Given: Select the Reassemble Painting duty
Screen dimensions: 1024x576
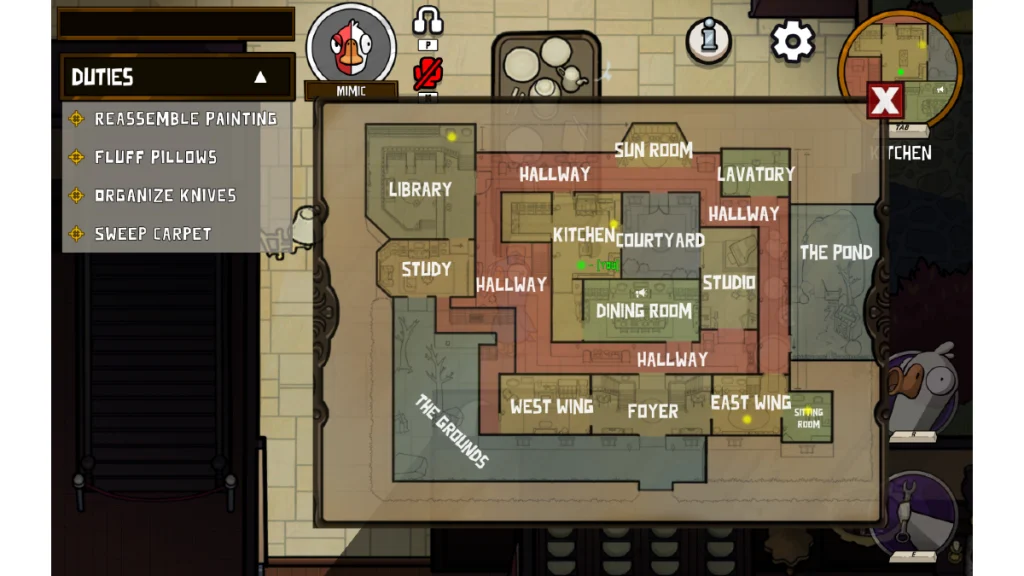Looking at the screenshot, I should 185,119.
